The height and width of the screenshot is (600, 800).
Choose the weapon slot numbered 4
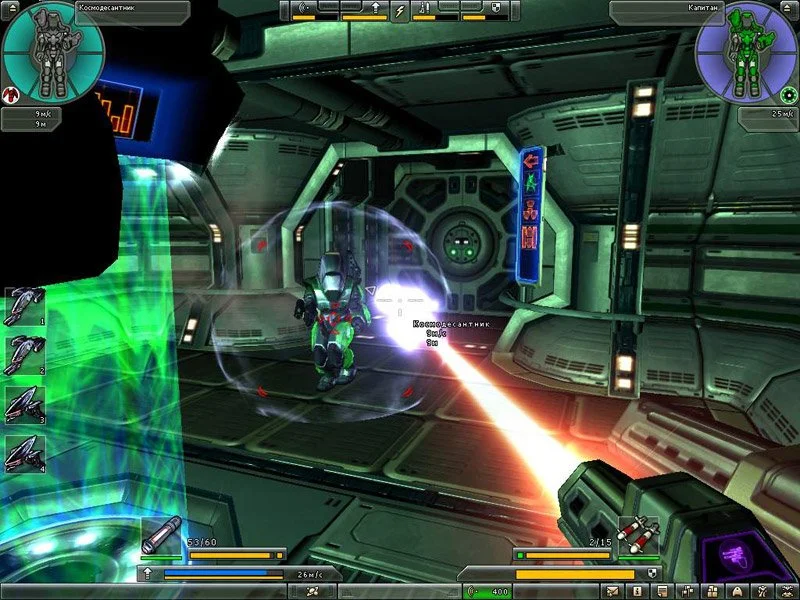(23, 453)
